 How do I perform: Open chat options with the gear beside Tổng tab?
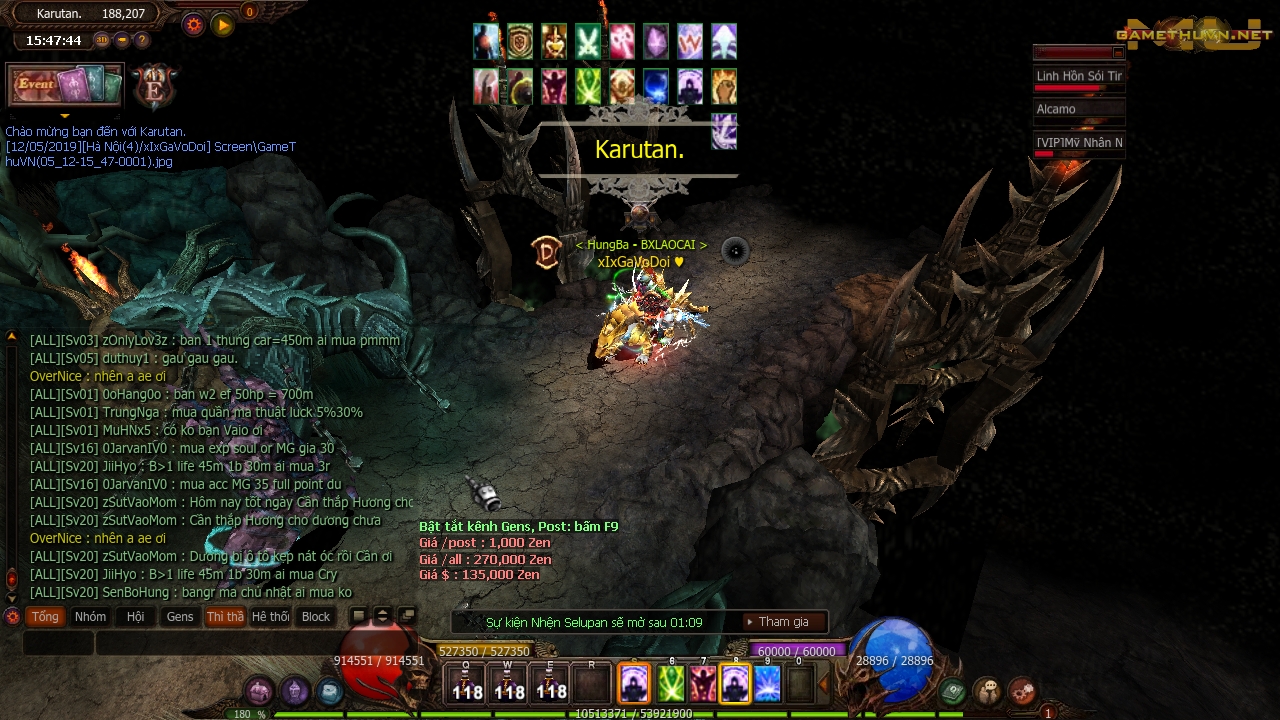coord(12,616)
